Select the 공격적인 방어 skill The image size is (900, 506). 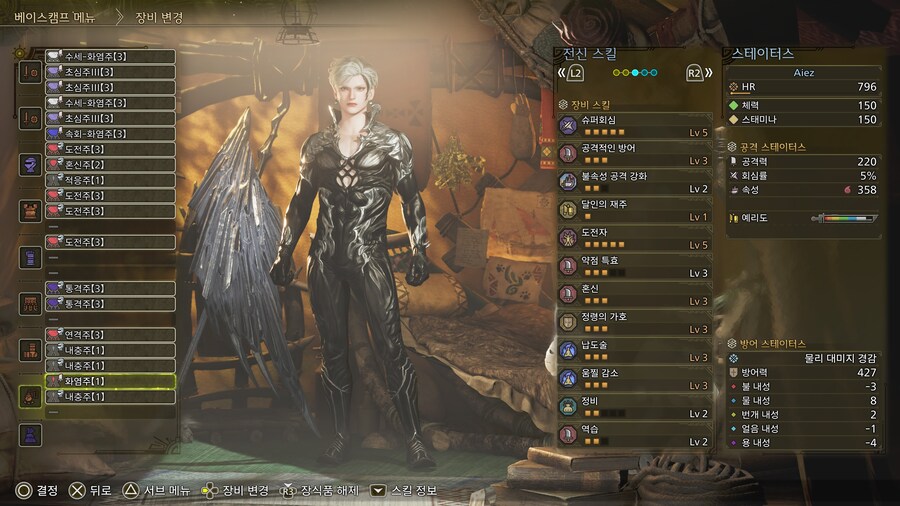click(x=634, y=154)
